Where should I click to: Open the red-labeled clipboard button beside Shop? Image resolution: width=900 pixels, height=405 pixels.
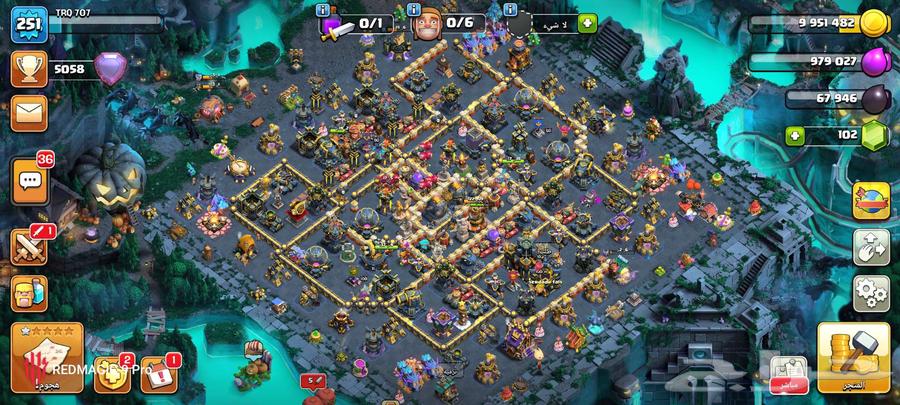(x=790, y=372)
